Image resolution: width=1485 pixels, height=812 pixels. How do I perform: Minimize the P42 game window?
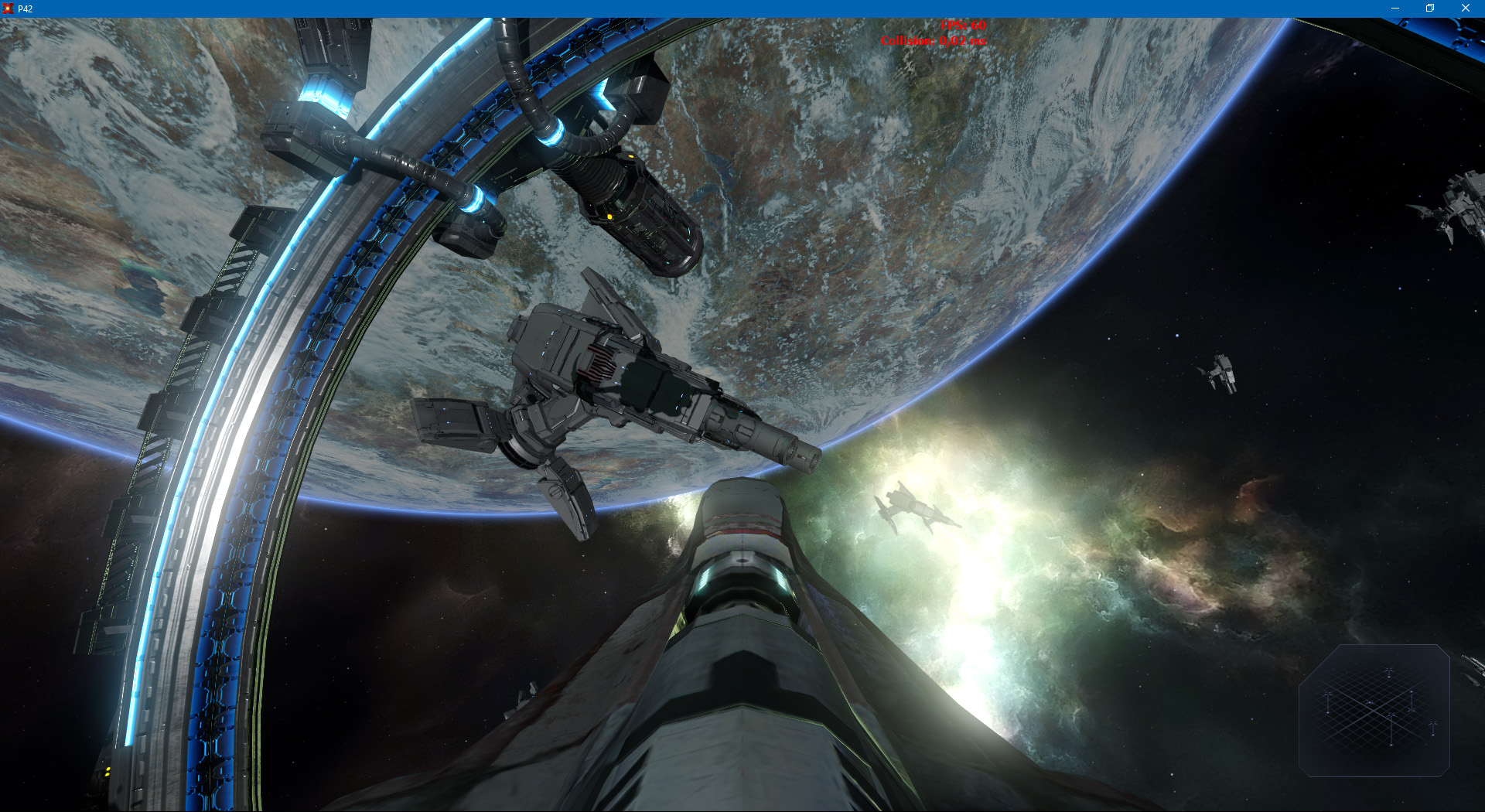(x=1395, y=9)
